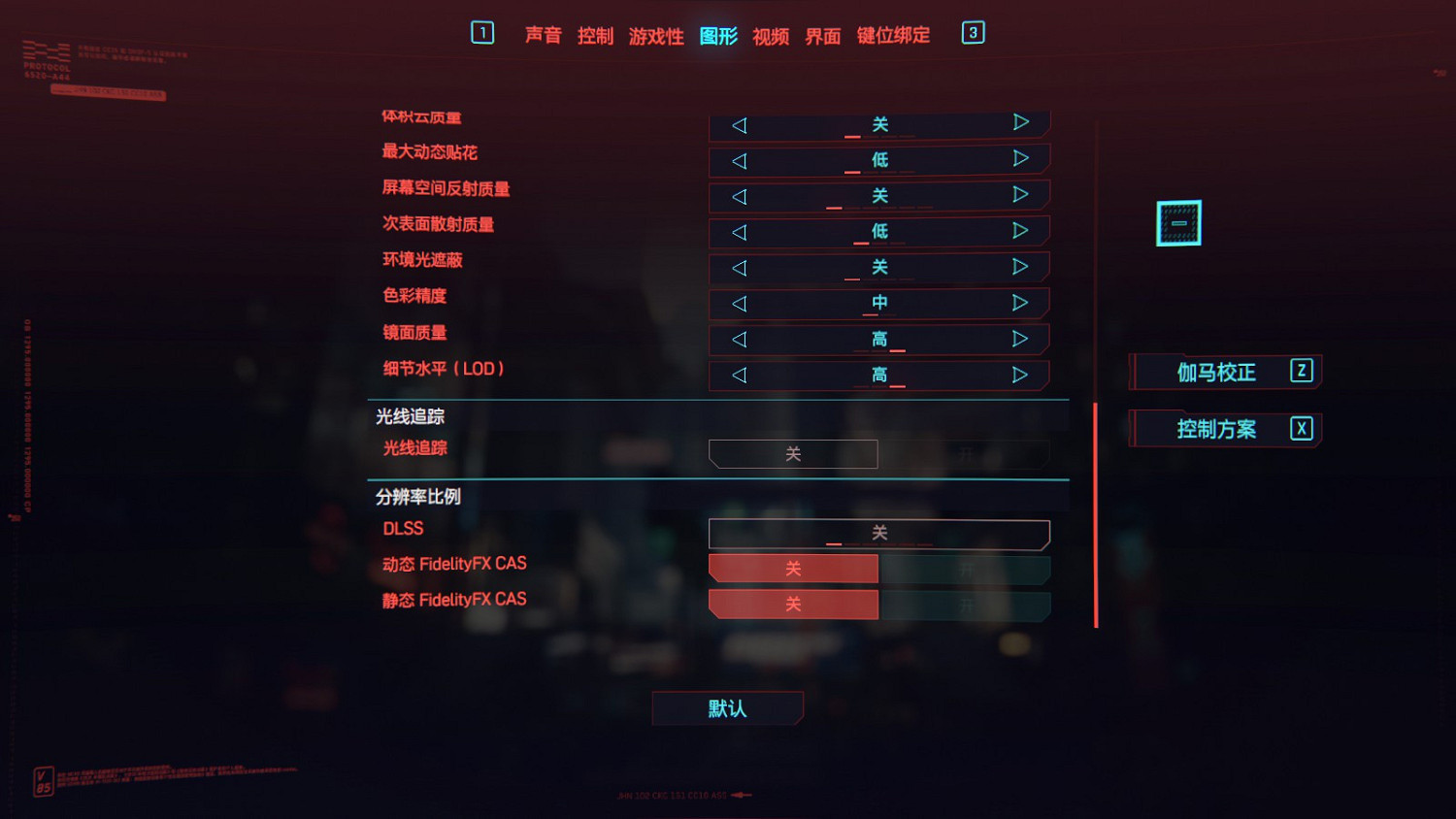
Task: Cycle 色彩精度 using the left arrow
Action: tap(741, 303)
